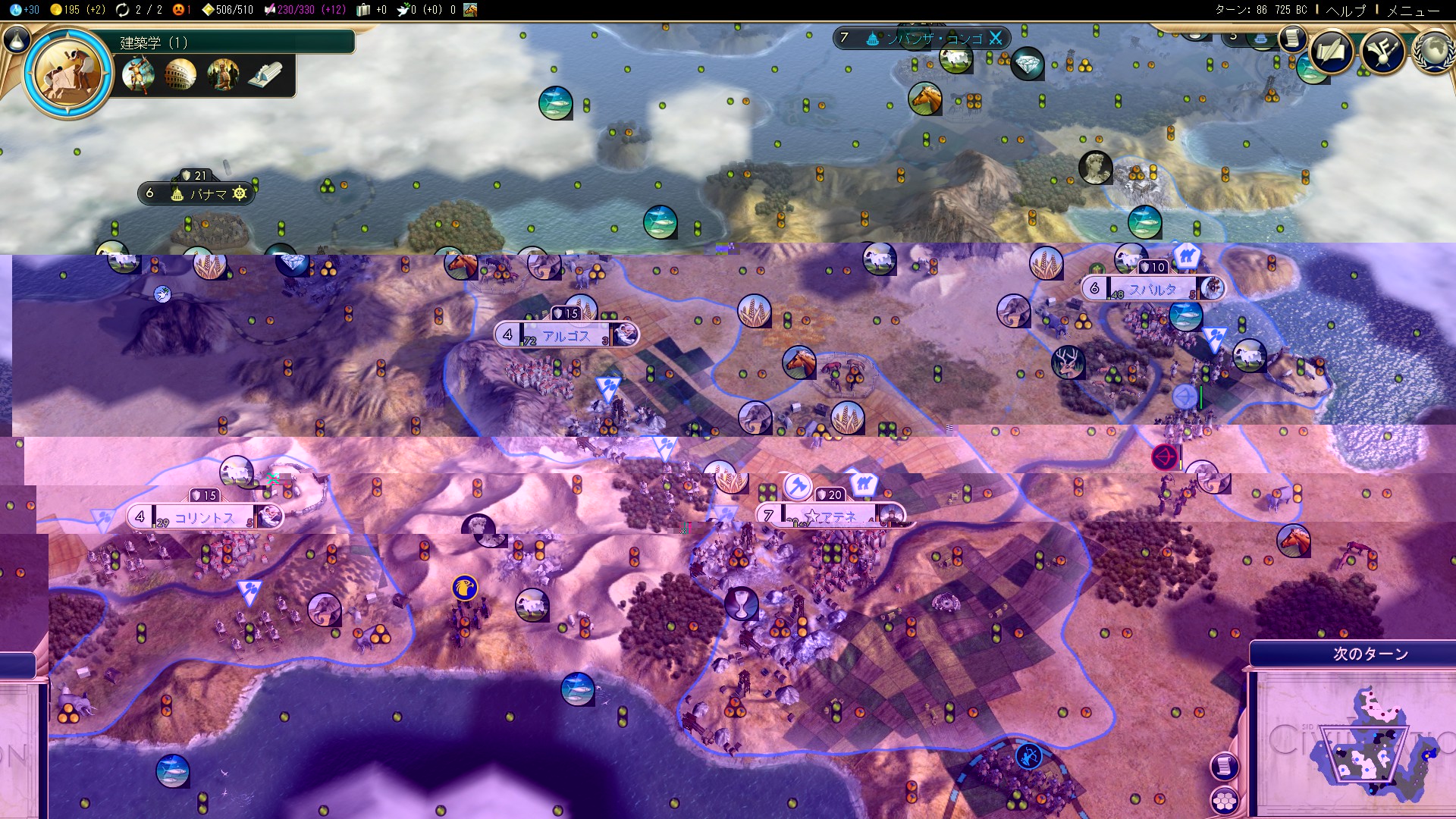Open the 建築学 research portrait
The image size is (1456, 819).
coord(68,74)
